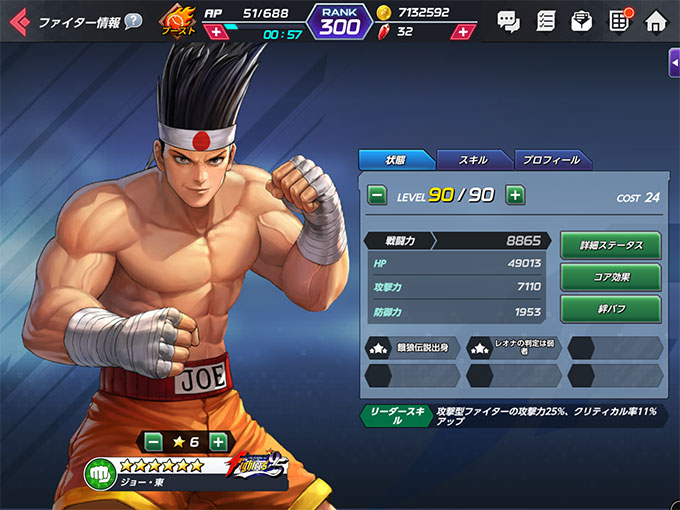
Task: Switch to the スキル tab
Action: [x=474, y=160]
